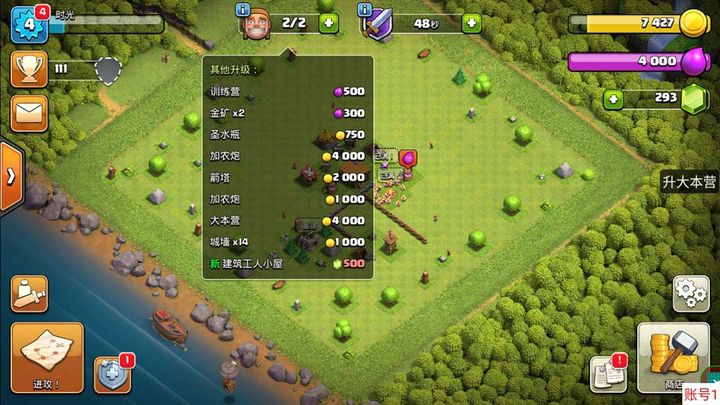Select the new 建筑工人小屋 row
This screenshot has width=720, height=405.
[x=286, y=263]
